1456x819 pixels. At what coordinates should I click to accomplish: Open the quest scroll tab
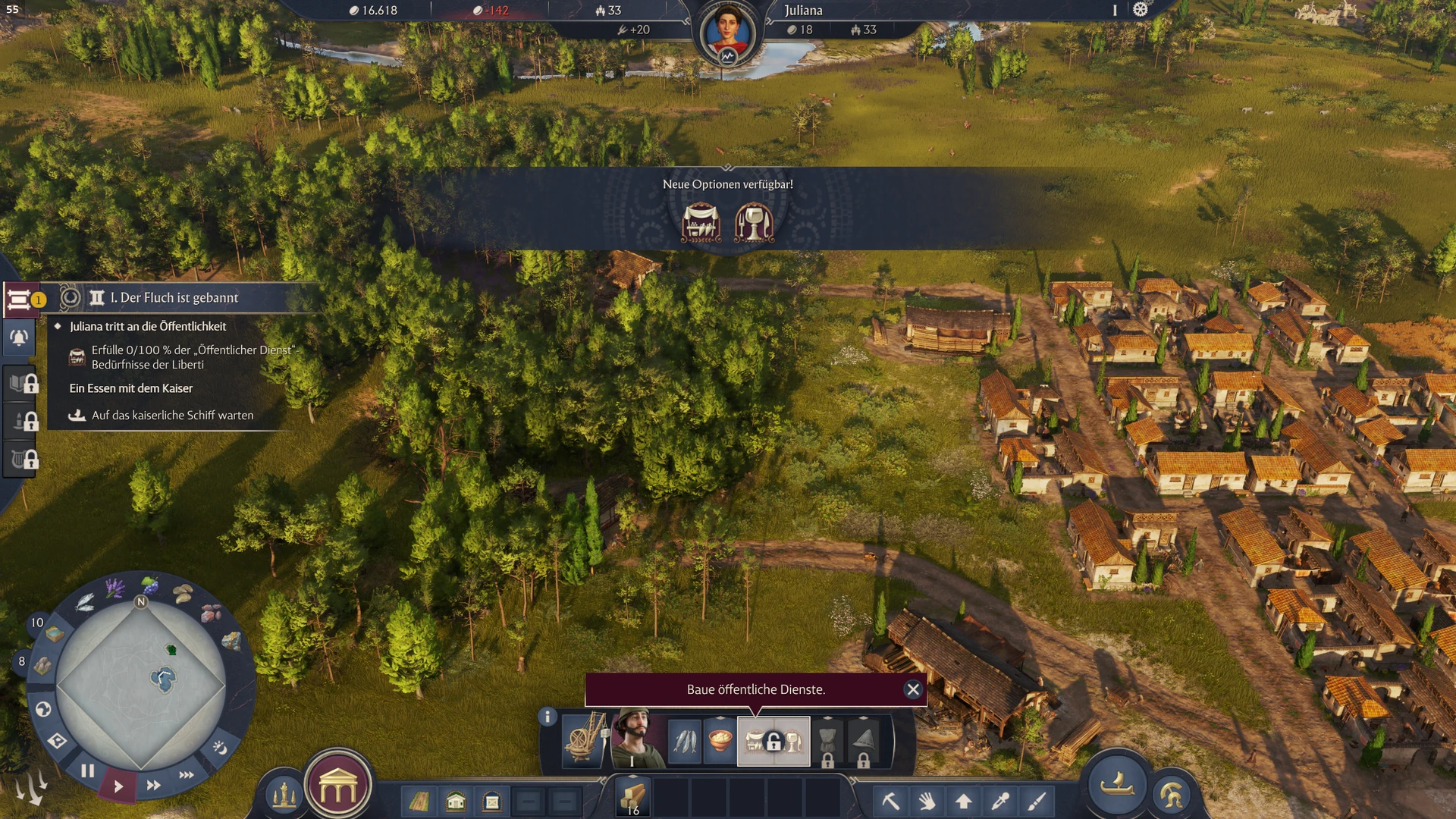(19, 300)
